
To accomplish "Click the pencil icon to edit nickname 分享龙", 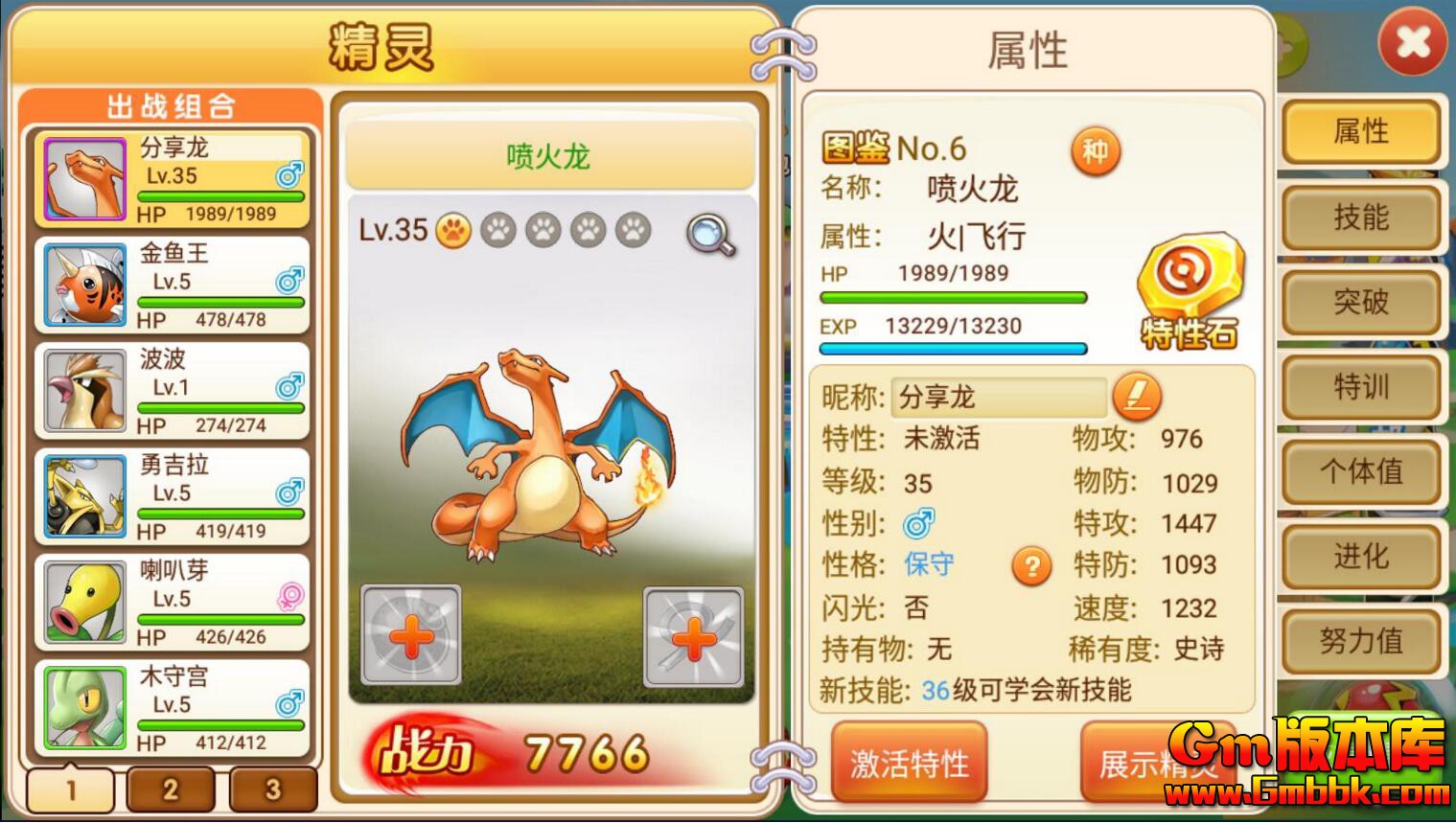I will pyautogui.click(x=1136, y=397).
